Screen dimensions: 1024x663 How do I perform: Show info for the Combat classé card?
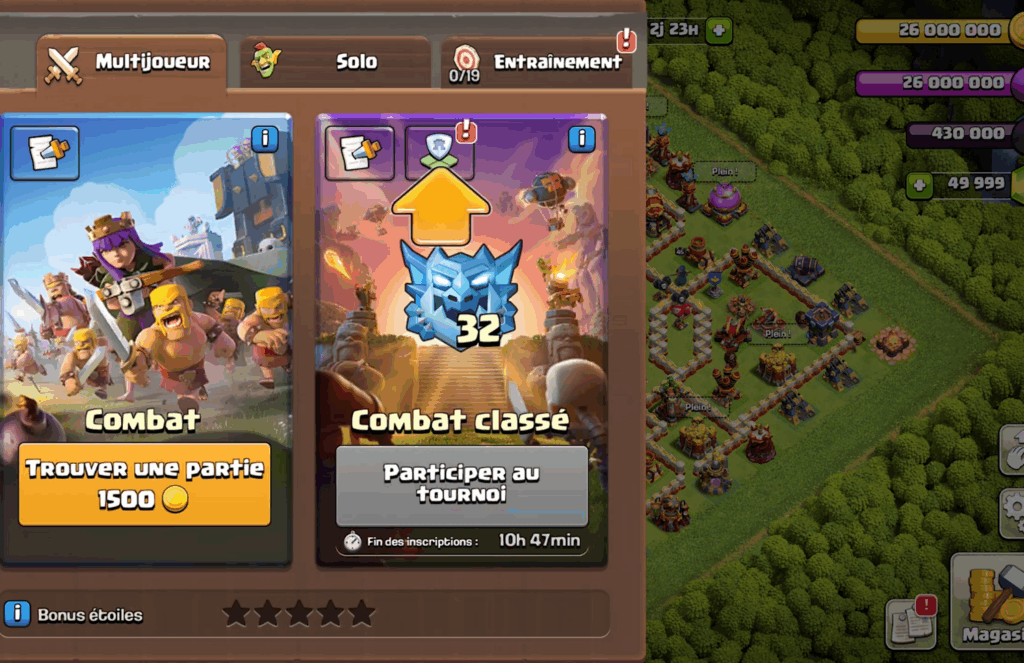581,139
